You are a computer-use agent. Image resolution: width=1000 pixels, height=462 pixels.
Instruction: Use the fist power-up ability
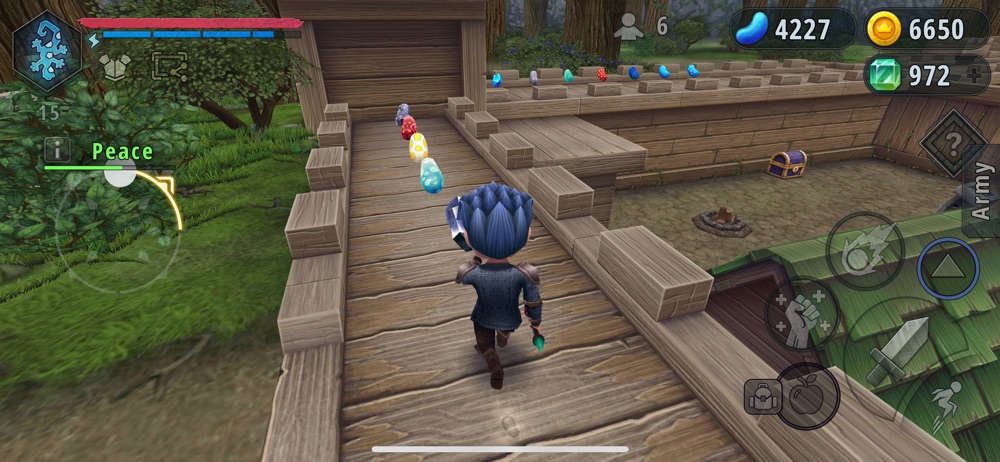click(x=801, y=314)
